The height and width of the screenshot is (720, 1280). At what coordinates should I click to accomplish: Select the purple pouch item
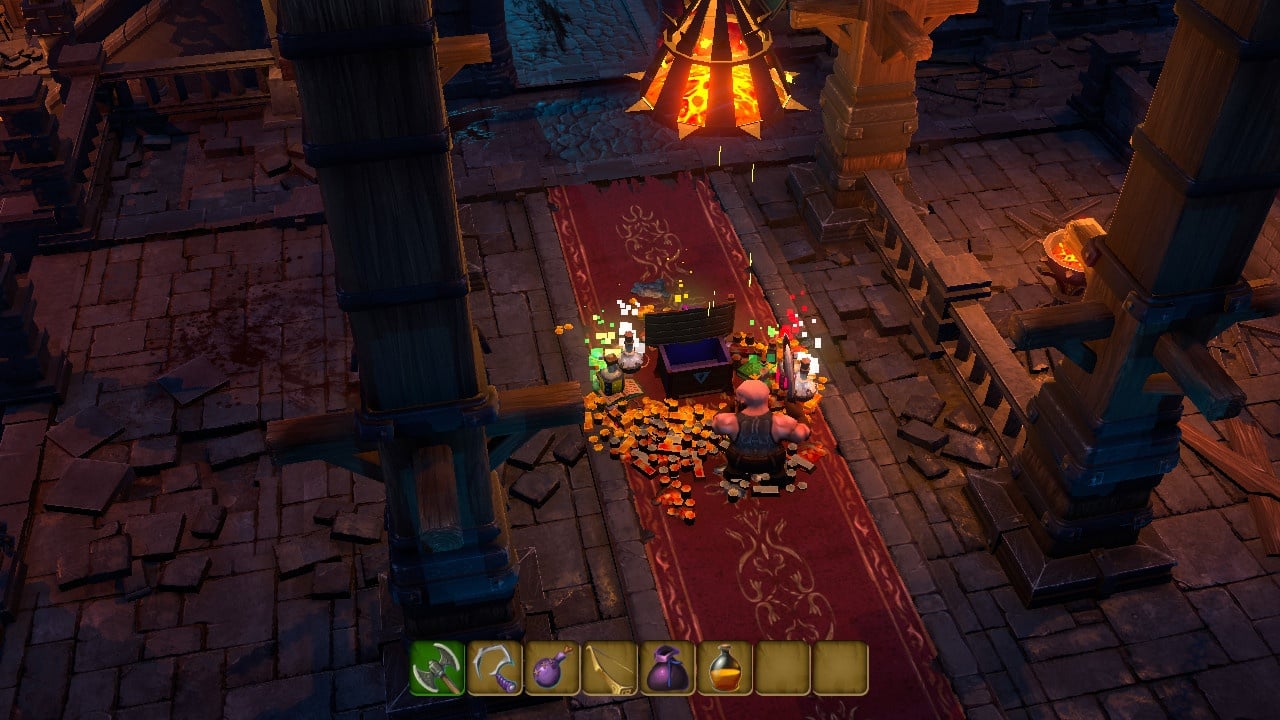click(x=668, y=668)
